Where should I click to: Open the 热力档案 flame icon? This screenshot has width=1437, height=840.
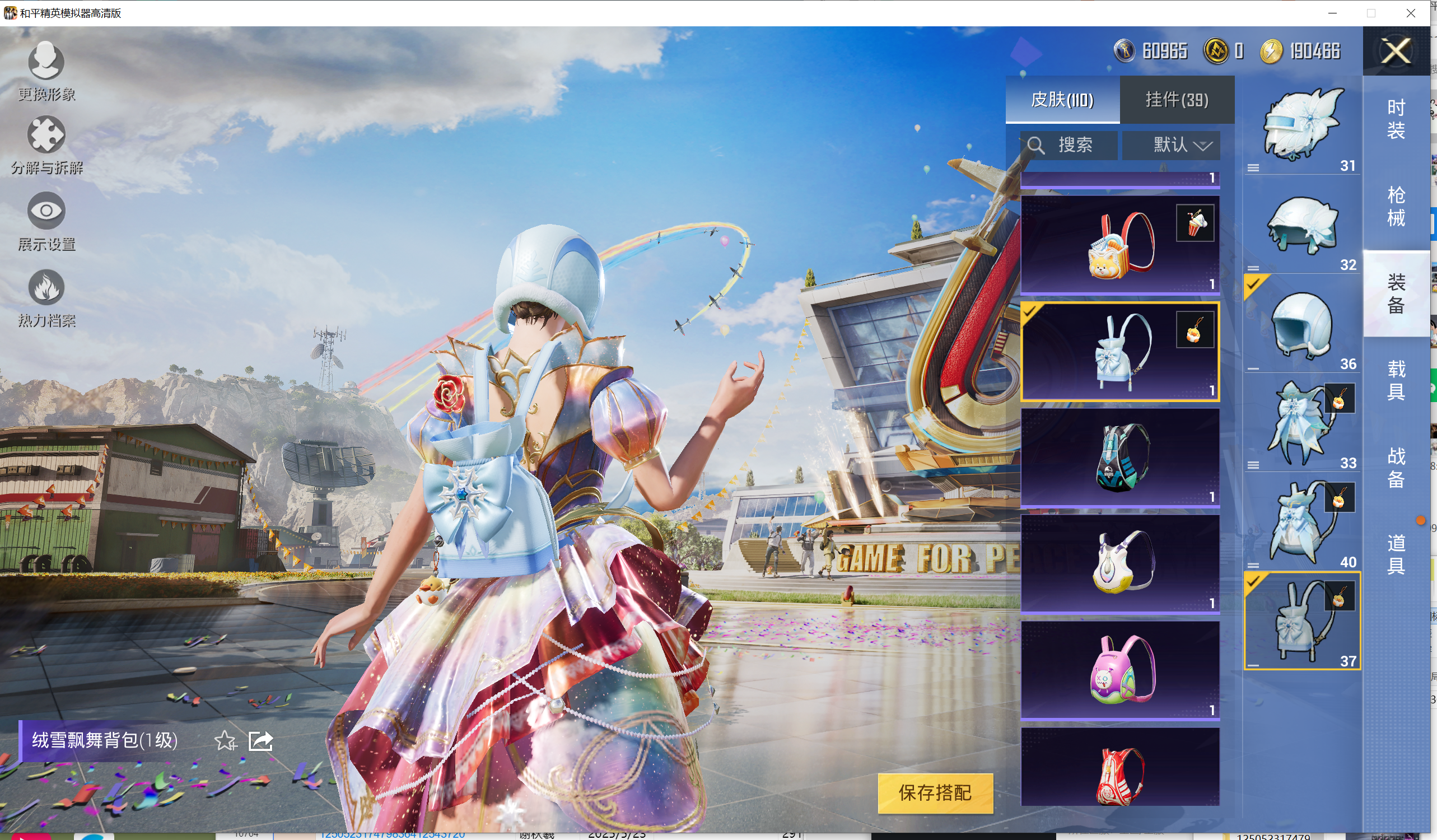[46, 297]
